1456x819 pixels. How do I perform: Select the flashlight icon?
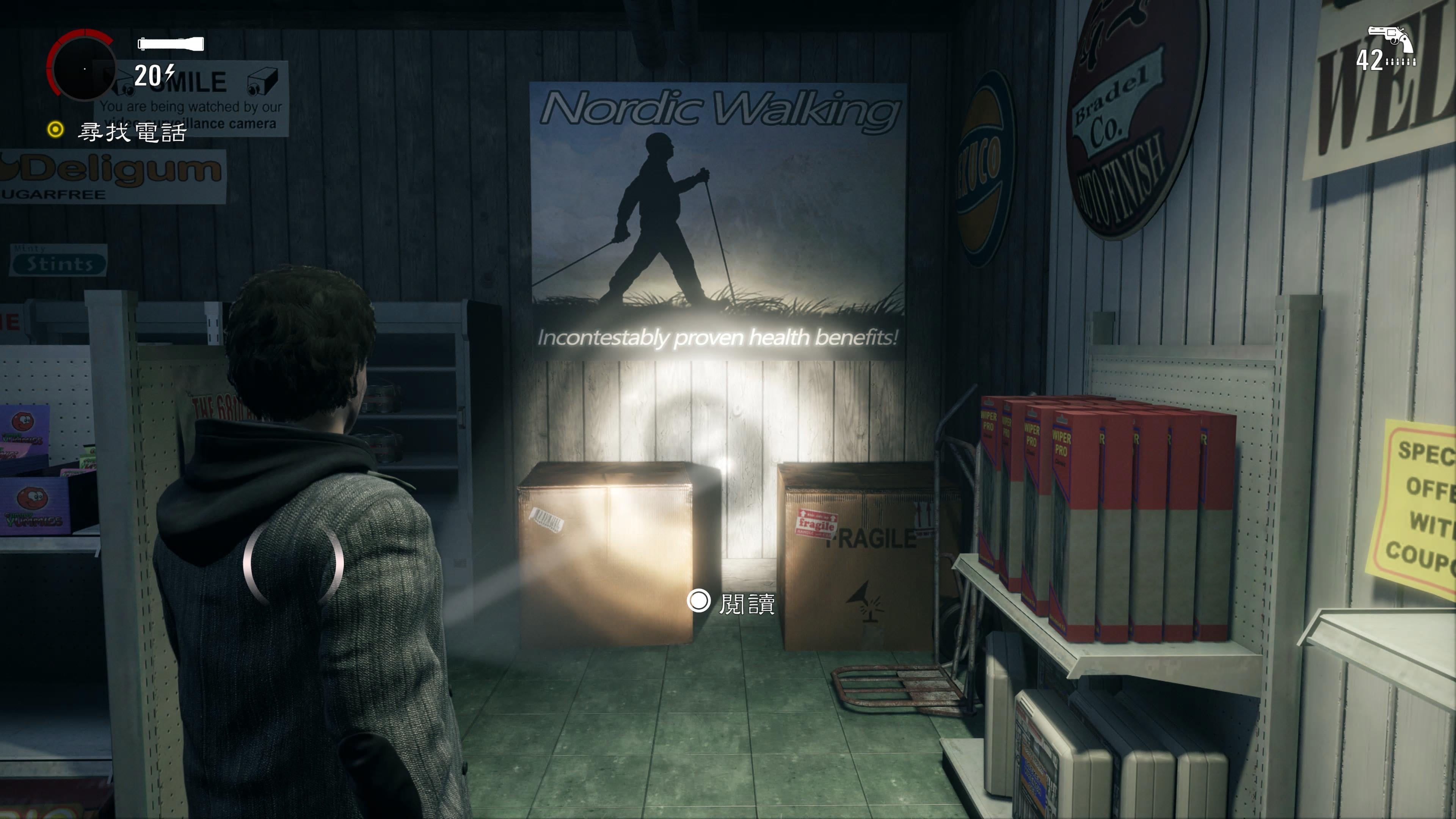point(171,44)
